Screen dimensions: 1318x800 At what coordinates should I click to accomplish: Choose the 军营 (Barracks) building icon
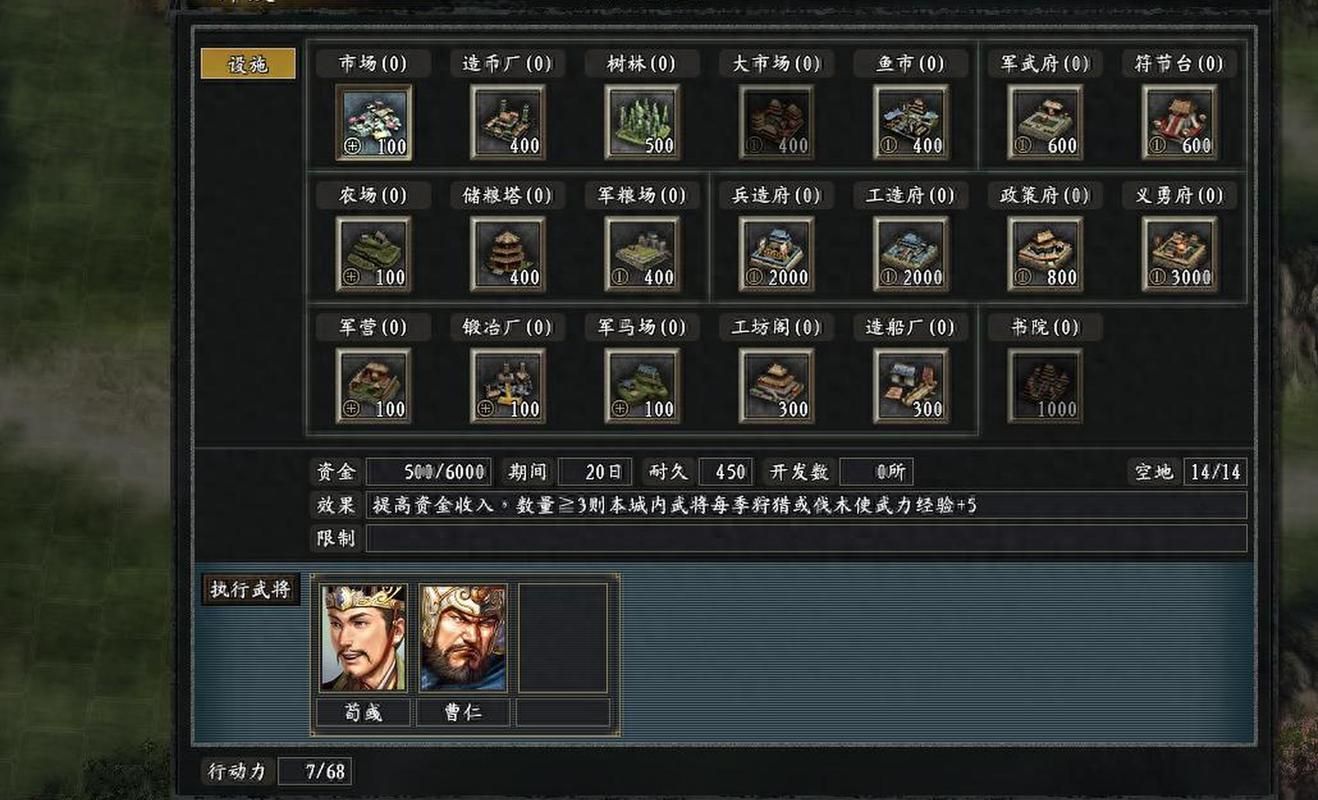(x=371, y=385)
